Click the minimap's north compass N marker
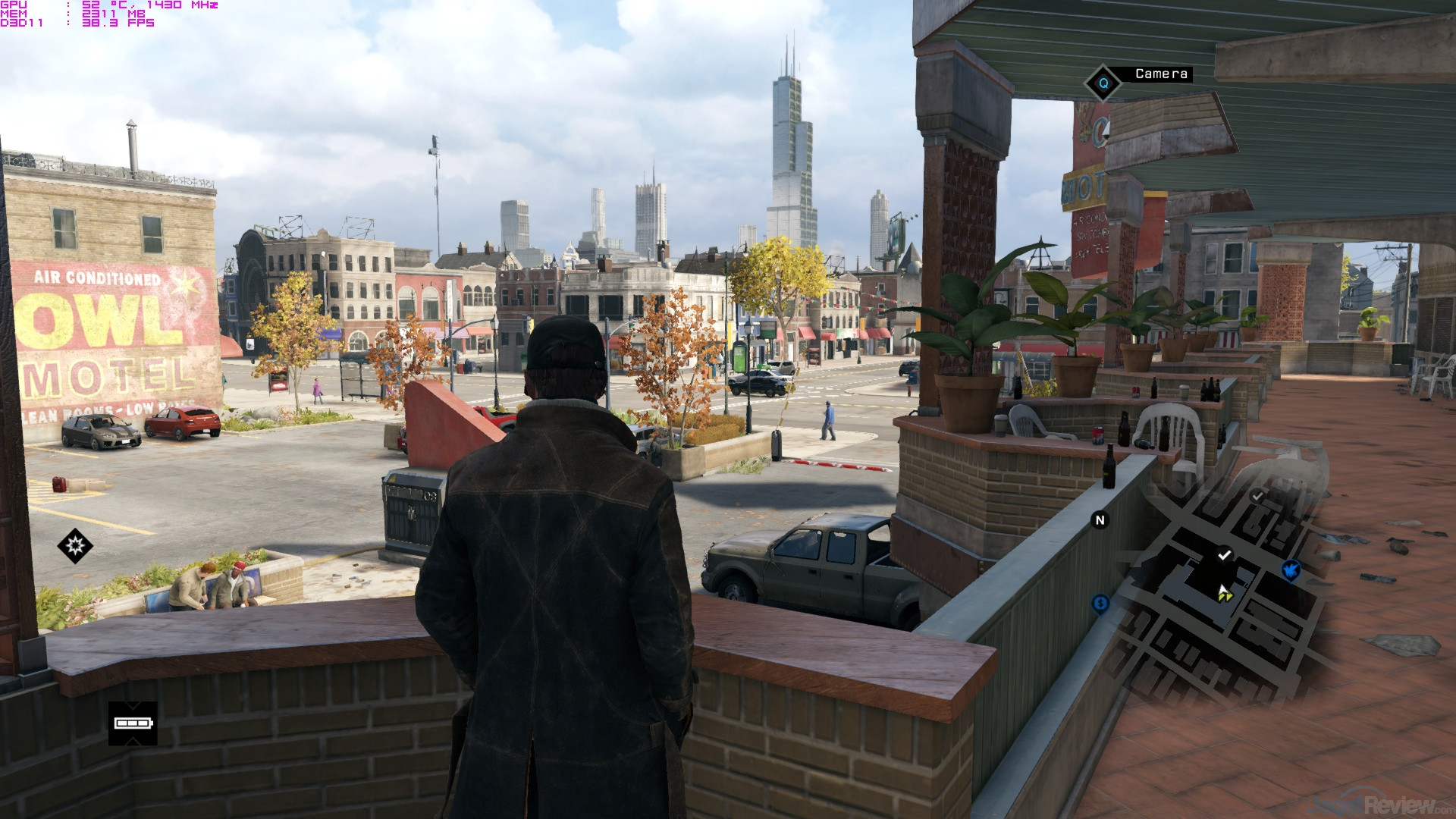 pyautogui.click(x=1100, y=520)
